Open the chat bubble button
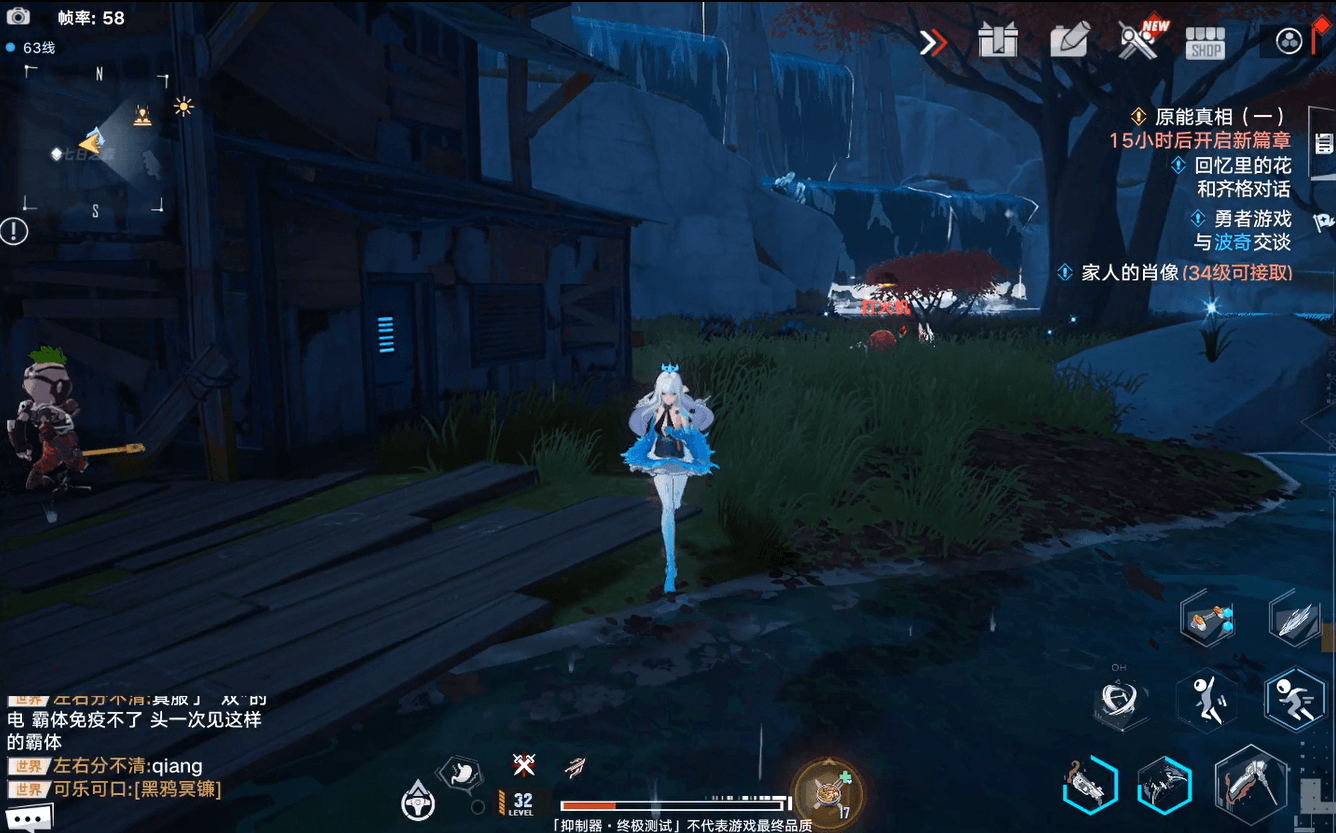 [x=27, y=819]
